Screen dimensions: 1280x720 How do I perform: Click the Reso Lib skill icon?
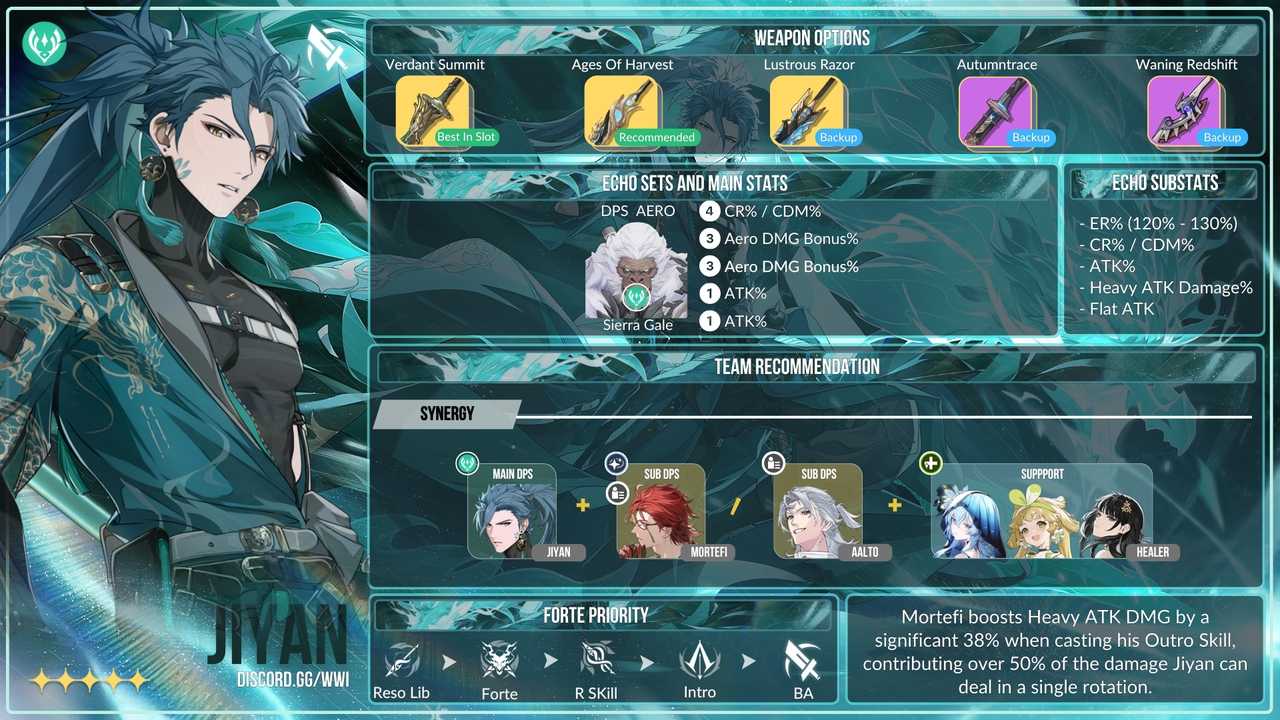[401, 660]
